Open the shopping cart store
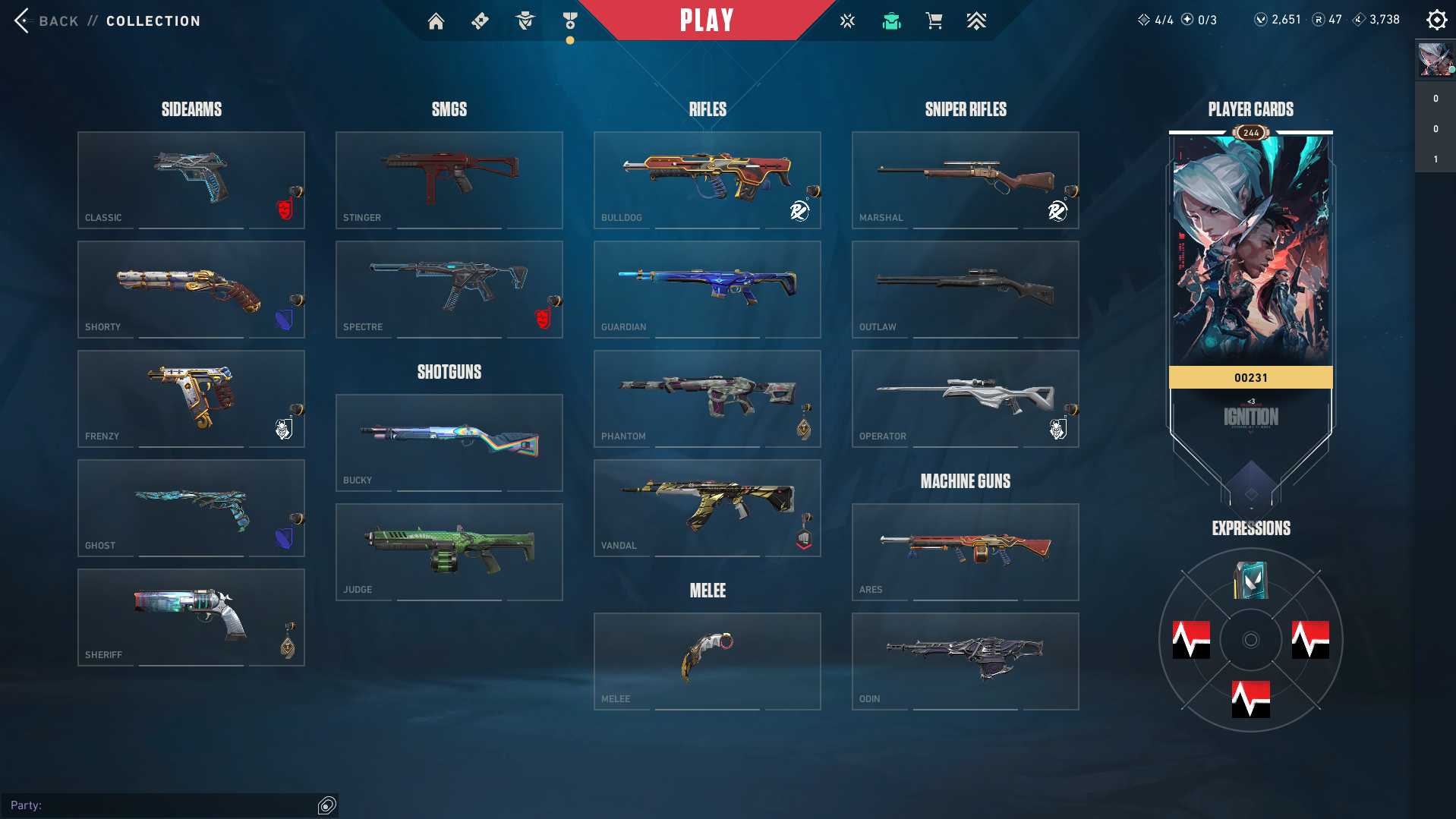 934,21
